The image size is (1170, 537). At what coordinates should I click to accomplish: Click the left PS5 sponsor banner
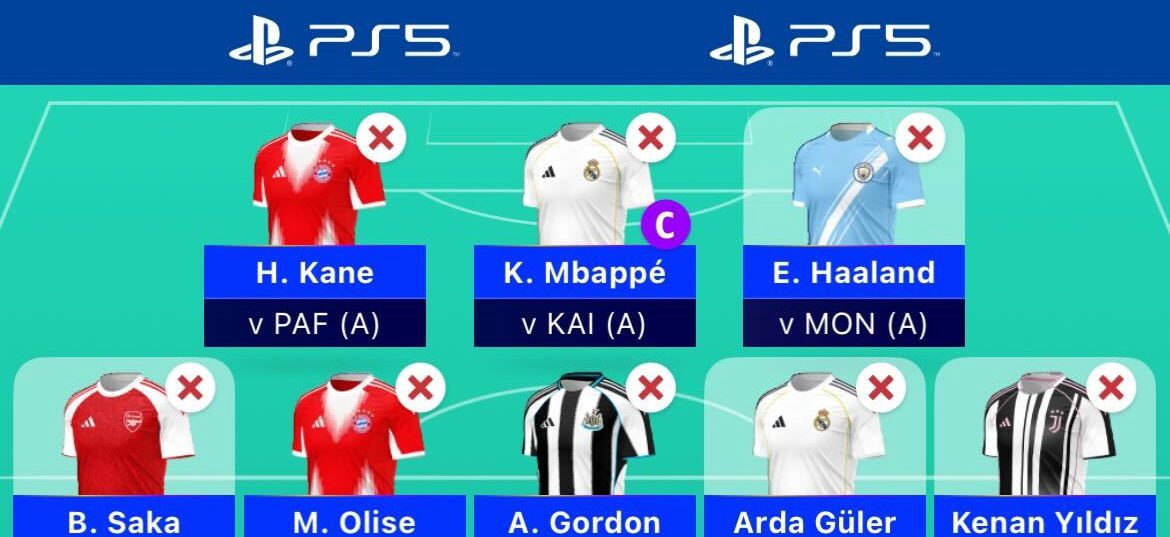342,44
